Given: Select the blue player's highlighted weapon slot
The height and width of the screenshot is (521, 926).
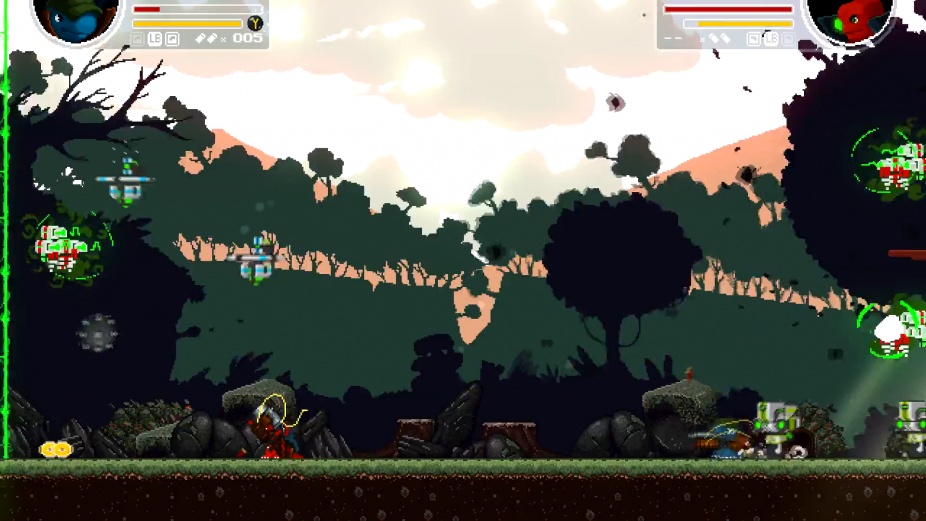Looking at the screenshot, I should tap(172, 39).
